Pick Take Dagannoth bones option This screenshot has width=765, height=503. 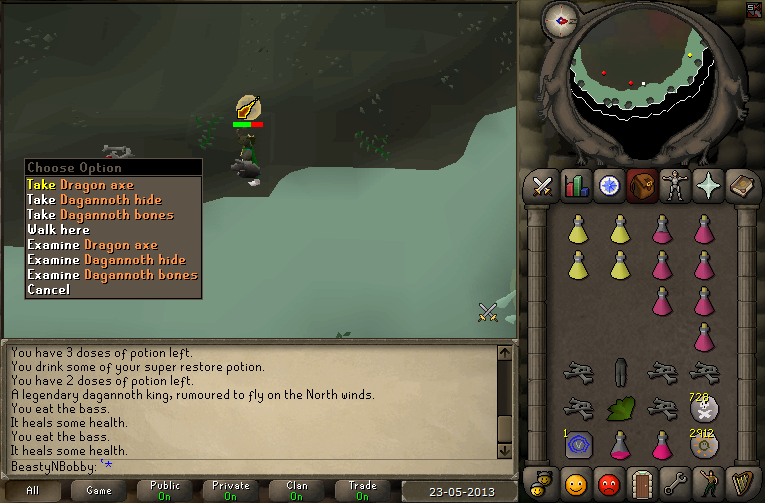(x=100, y=215)
